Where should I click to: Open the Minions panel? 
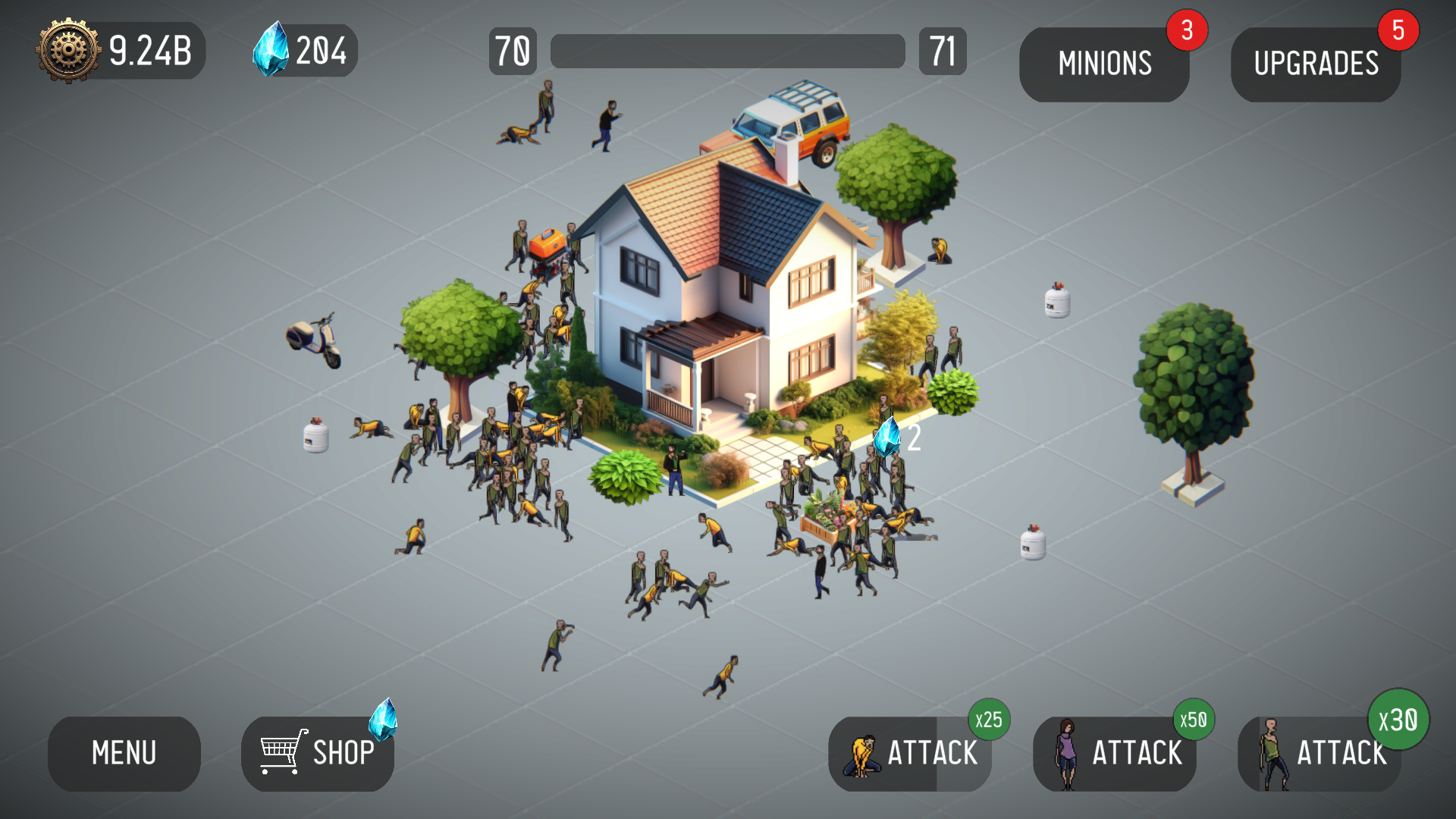point(1104,63)
